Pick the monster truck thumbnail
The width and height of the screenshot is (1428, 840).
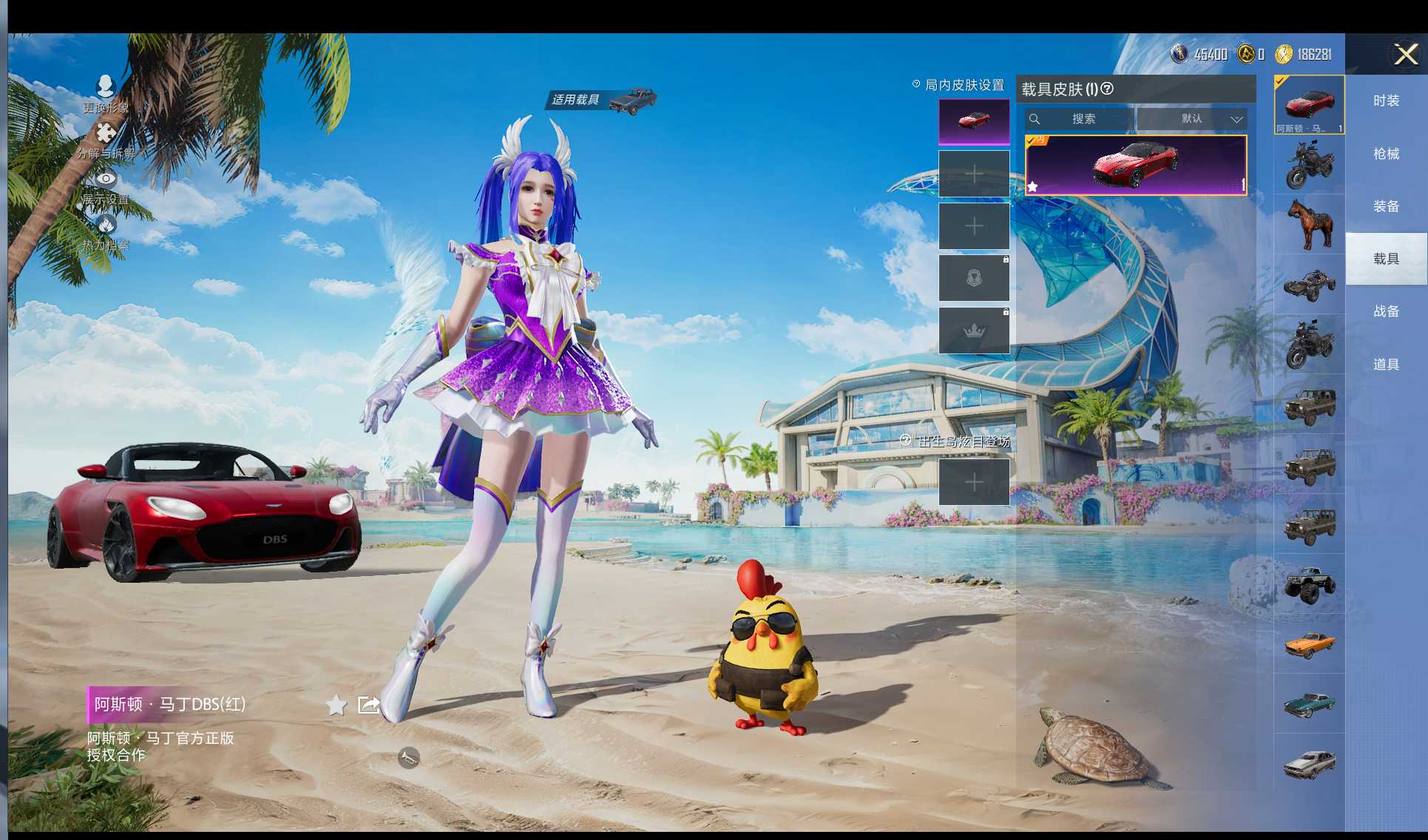coord(1309,584)
